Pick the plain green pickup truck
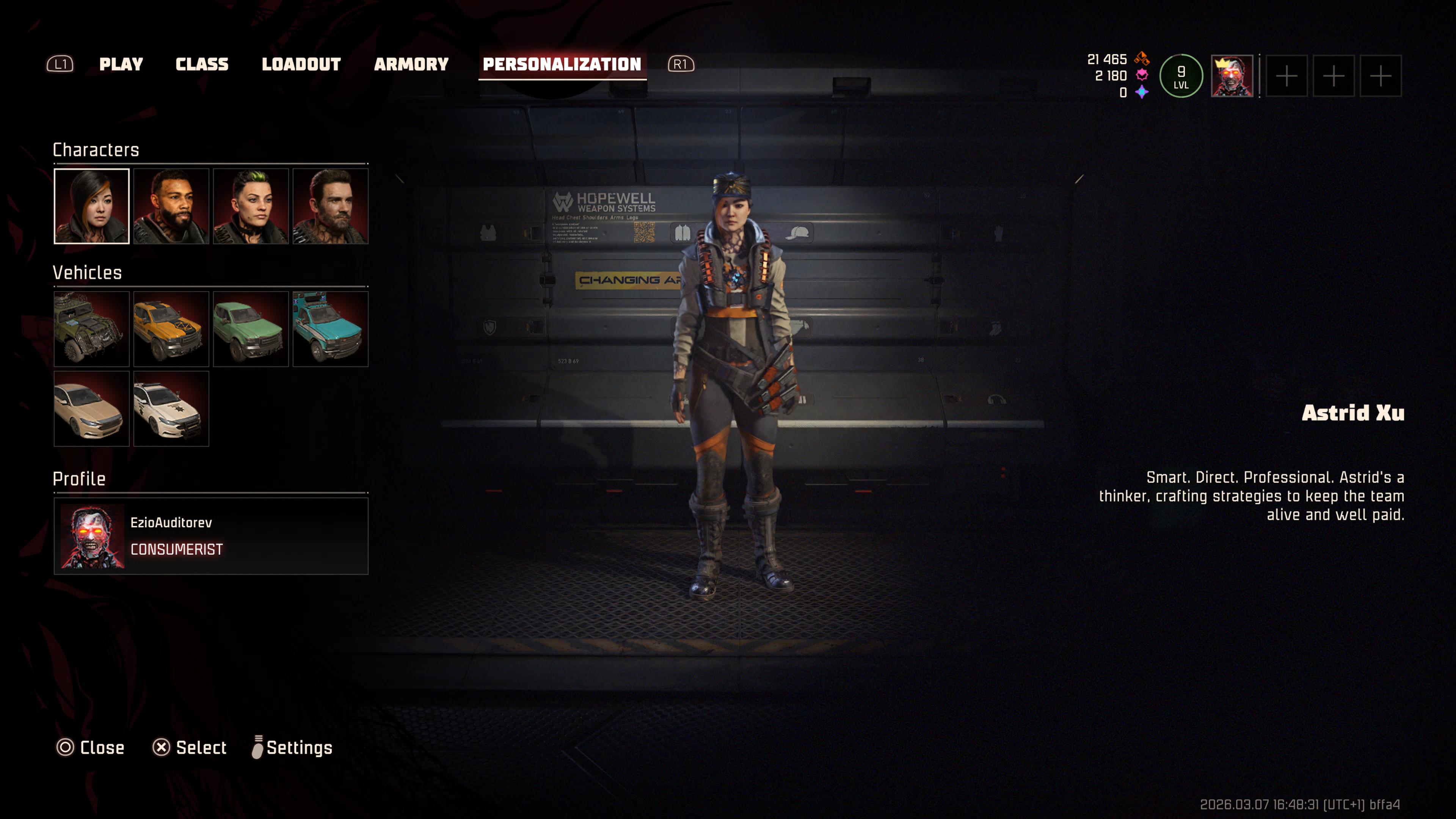The width and height of the screenshot is (1456, 819). click(x=251, y=329)
